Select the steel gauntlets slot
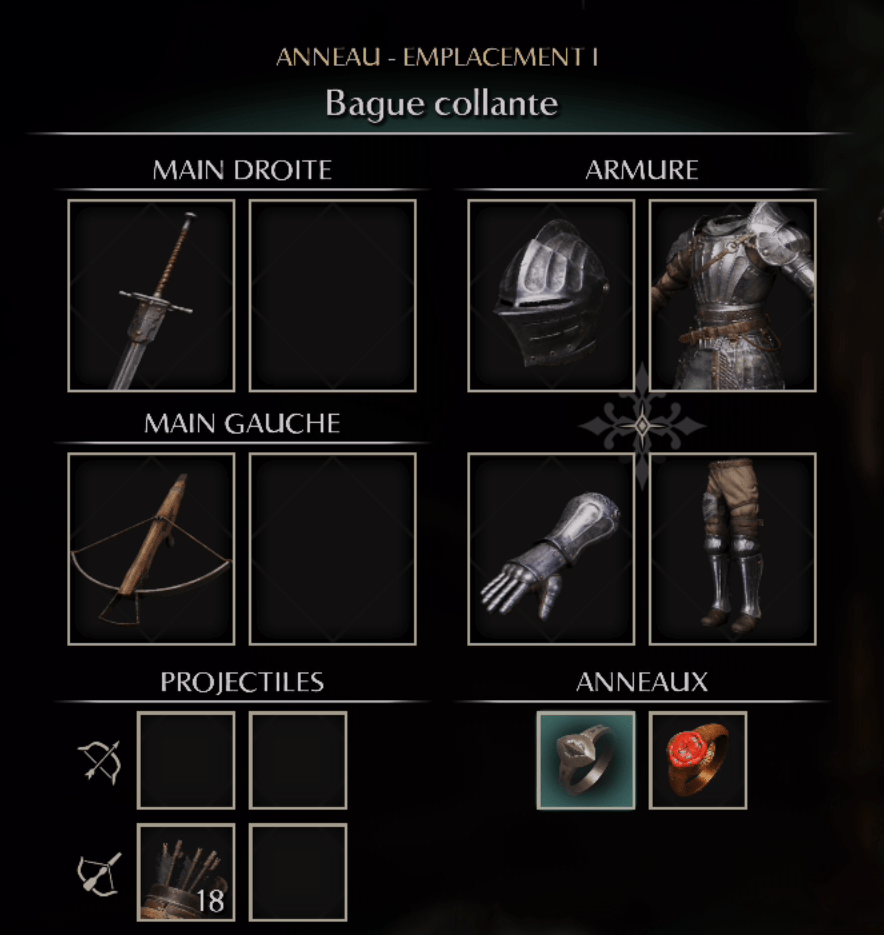884x935 pixels. click(x=551, y=548)
